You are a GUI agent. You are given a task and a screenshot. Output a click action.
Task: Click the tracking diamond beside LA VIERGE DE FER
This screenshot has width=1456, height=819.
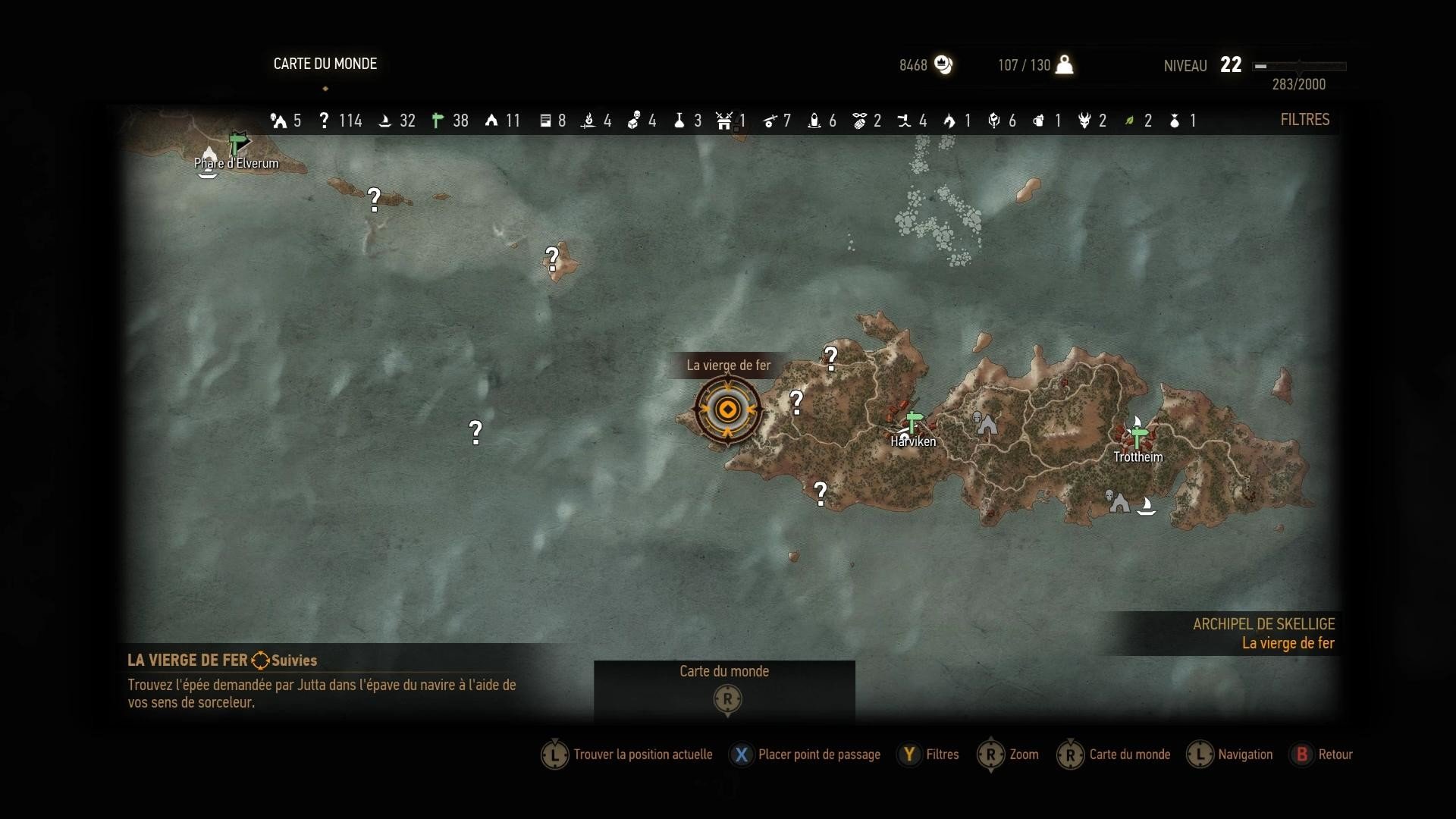[259, 661]
